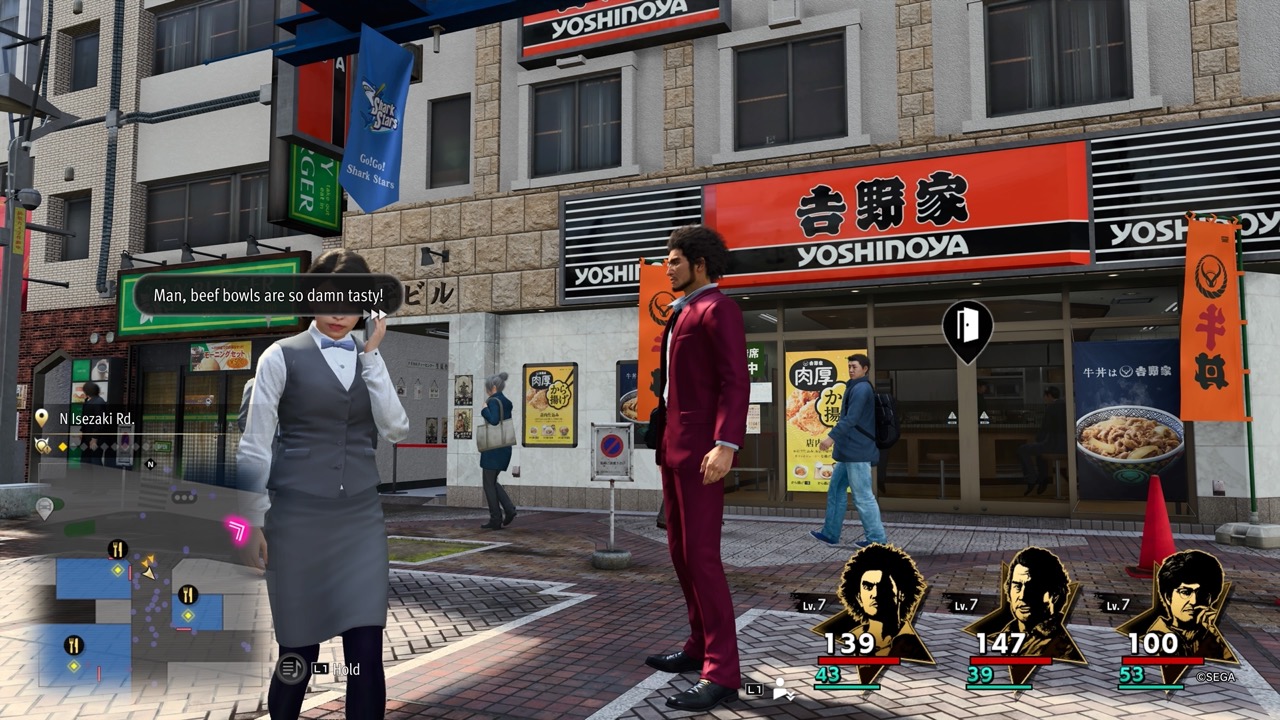Click the ©SEGA copyright text
Screen dimensions: 1280x720
point(1216,676)
